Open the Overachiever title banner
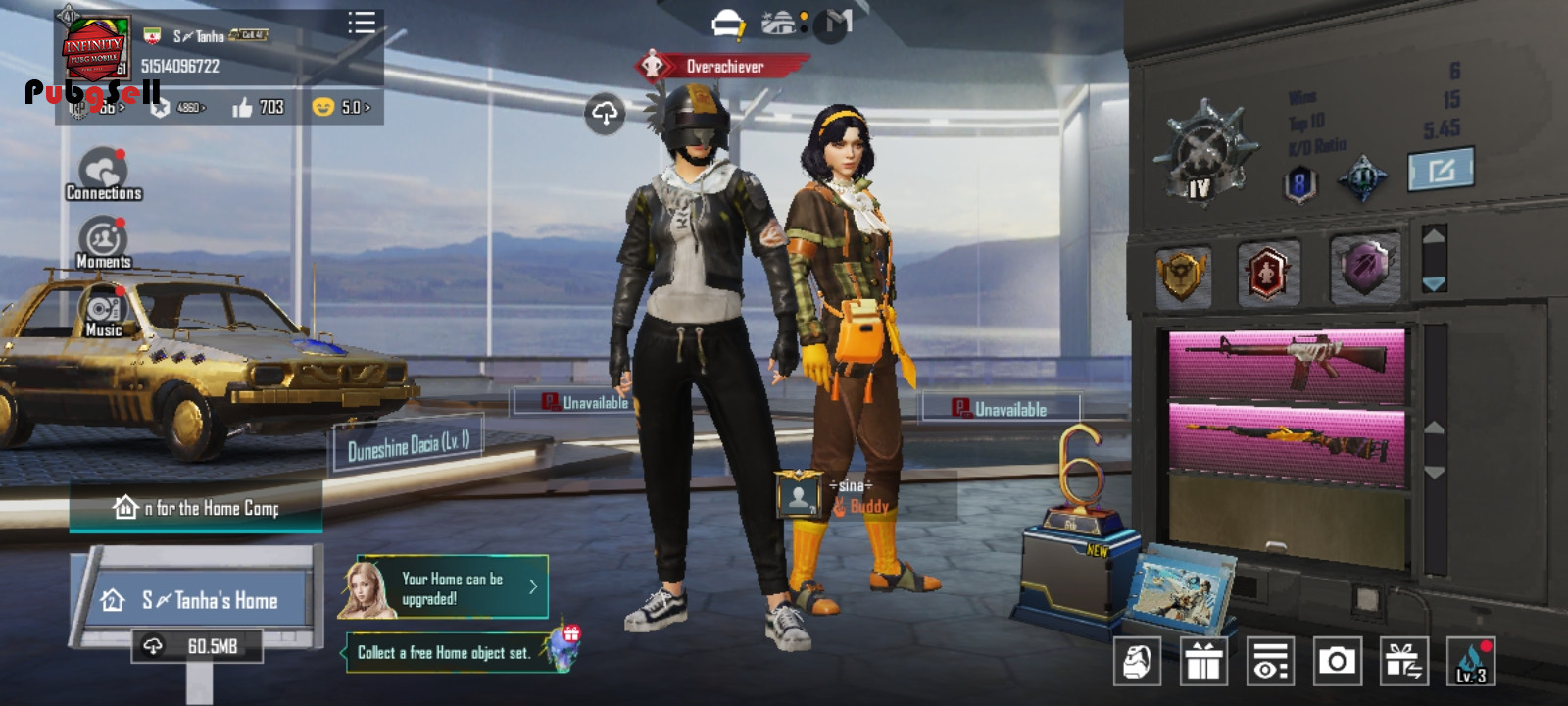Screen dimensions: 1568x706 [x=723, y=67]
